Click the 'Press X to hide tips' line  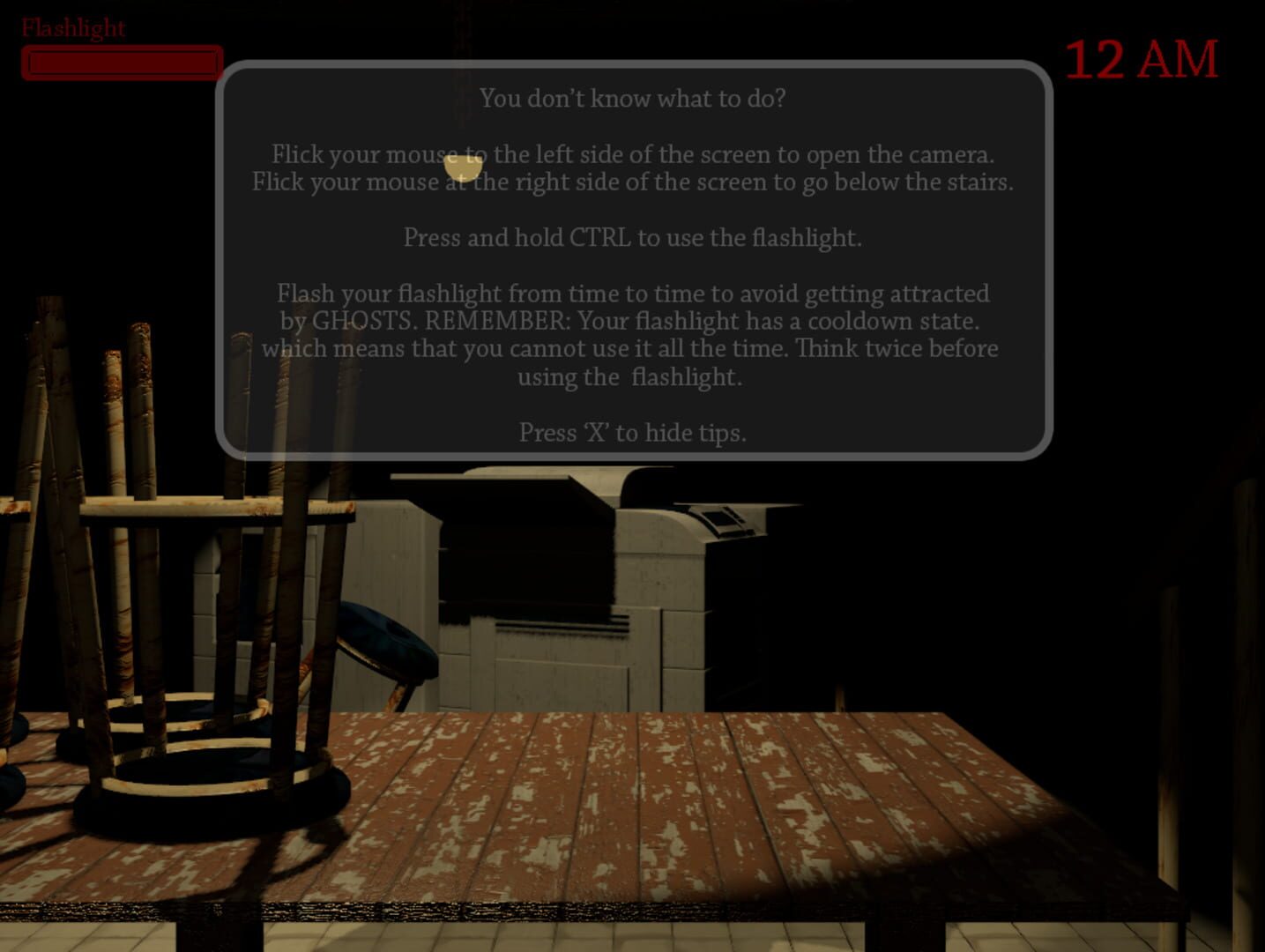coord(633,433)
